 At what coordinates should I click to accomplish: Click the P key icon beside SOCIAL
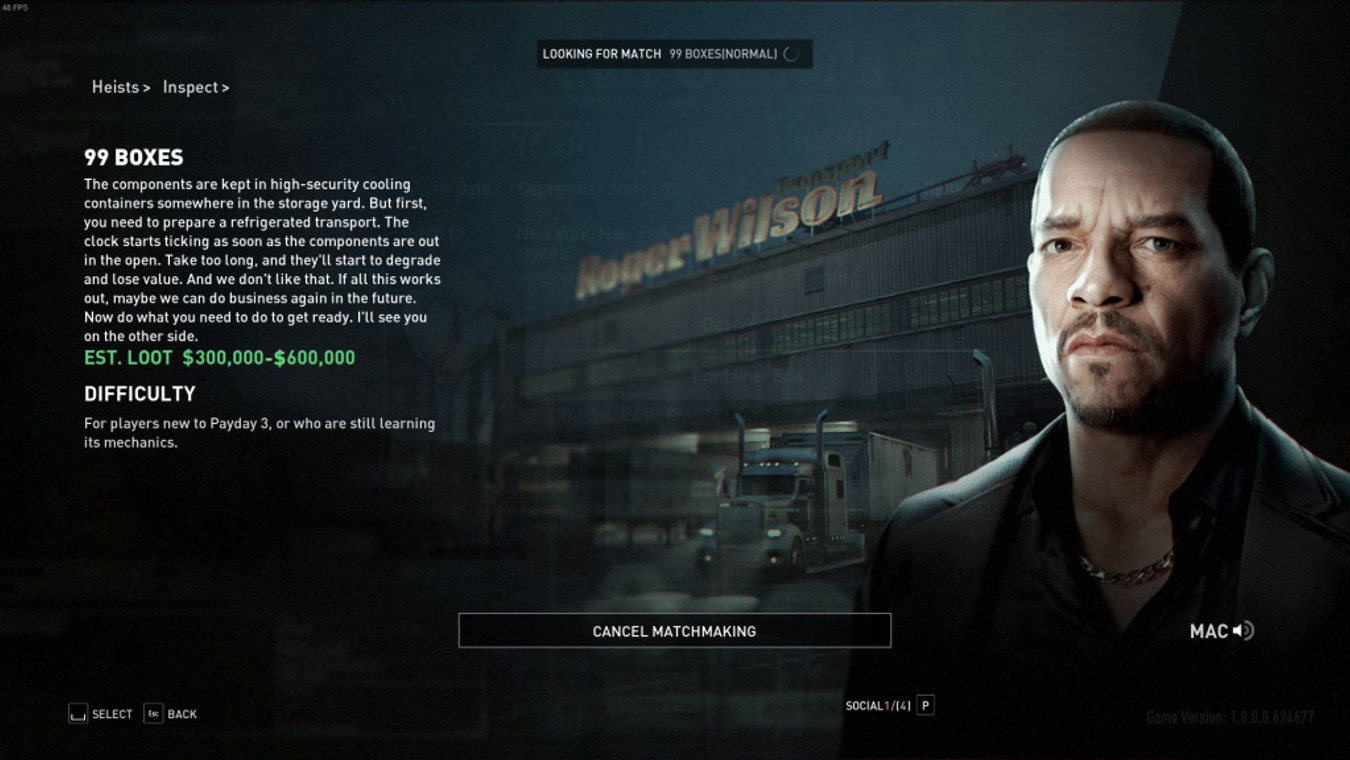(926, 705)
